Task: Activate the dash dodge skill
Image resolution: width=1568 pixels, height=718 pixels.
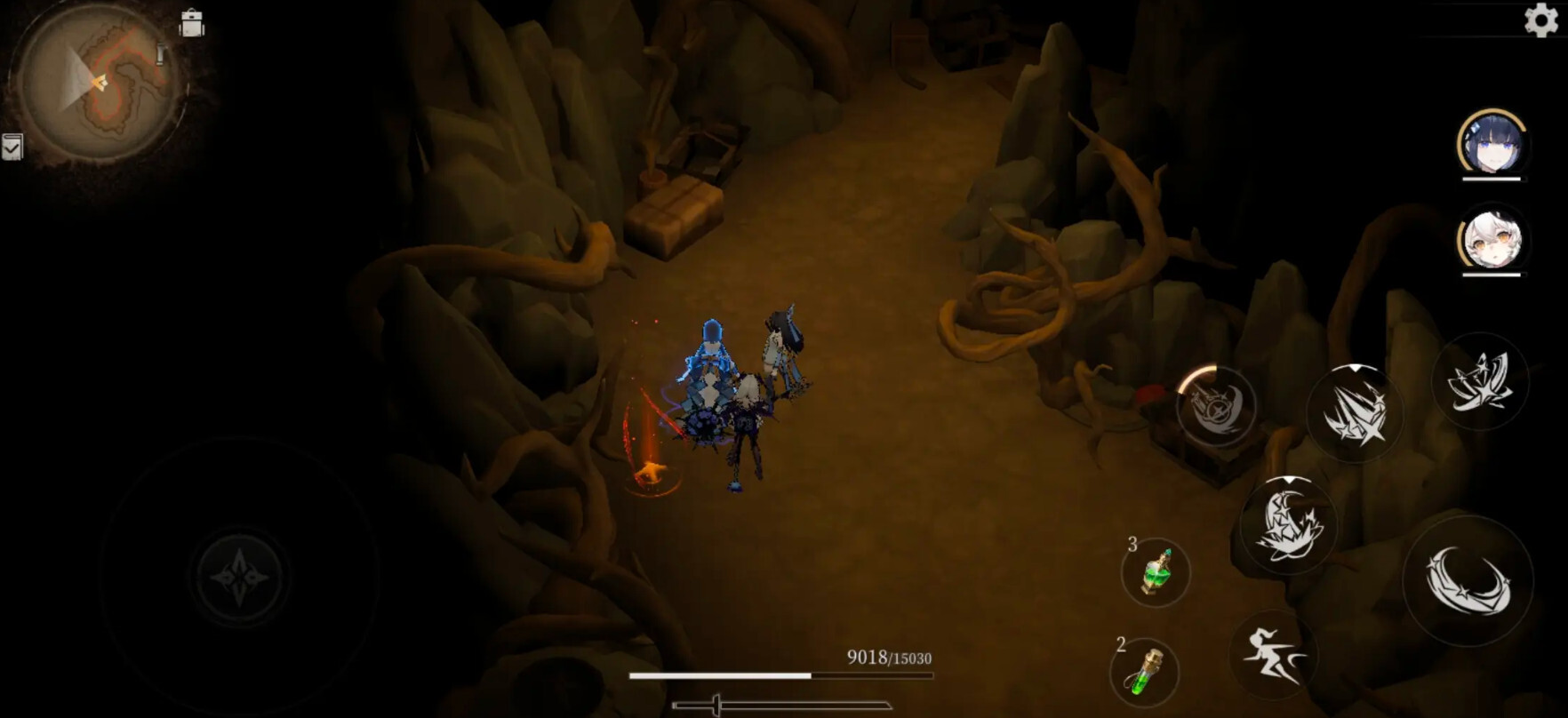Action: (1272, 655)
